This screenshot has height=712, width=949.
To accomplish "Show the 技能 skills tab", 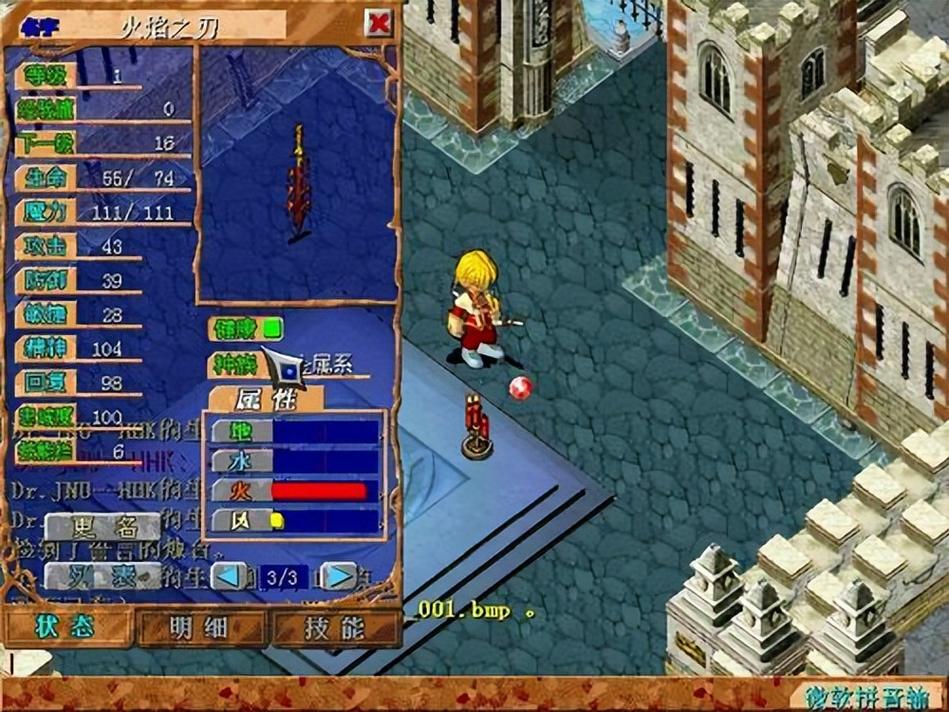I will pos(333,627).
